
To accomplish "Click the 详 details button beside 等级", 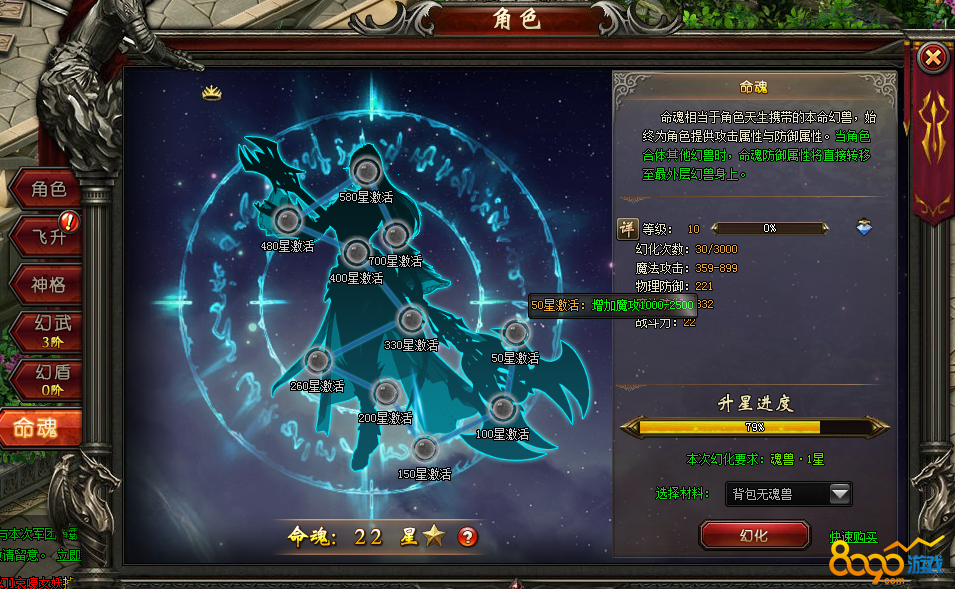I will (627, 228).
